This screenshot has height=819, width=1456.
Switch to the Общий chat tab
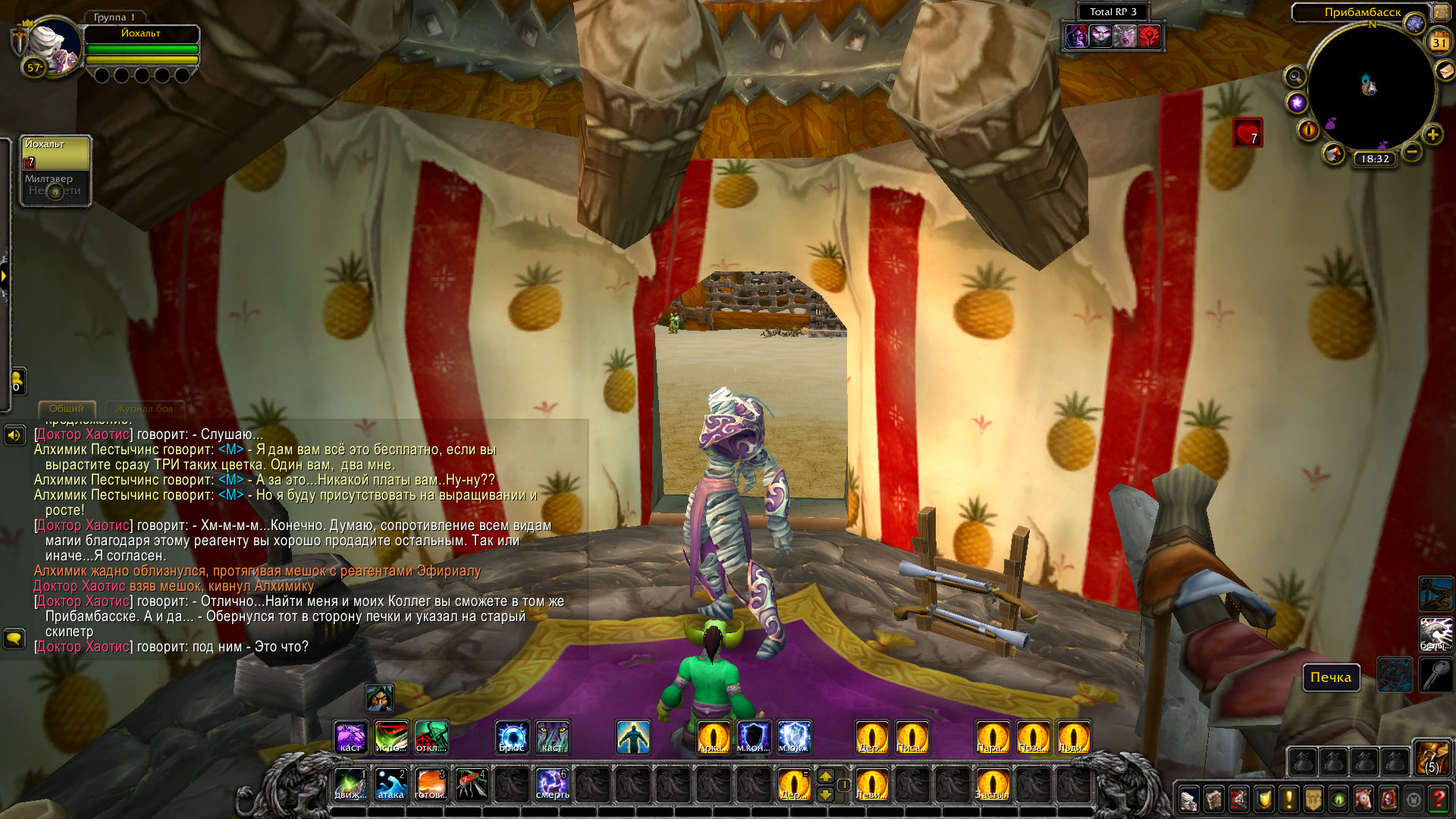point(67,409)
